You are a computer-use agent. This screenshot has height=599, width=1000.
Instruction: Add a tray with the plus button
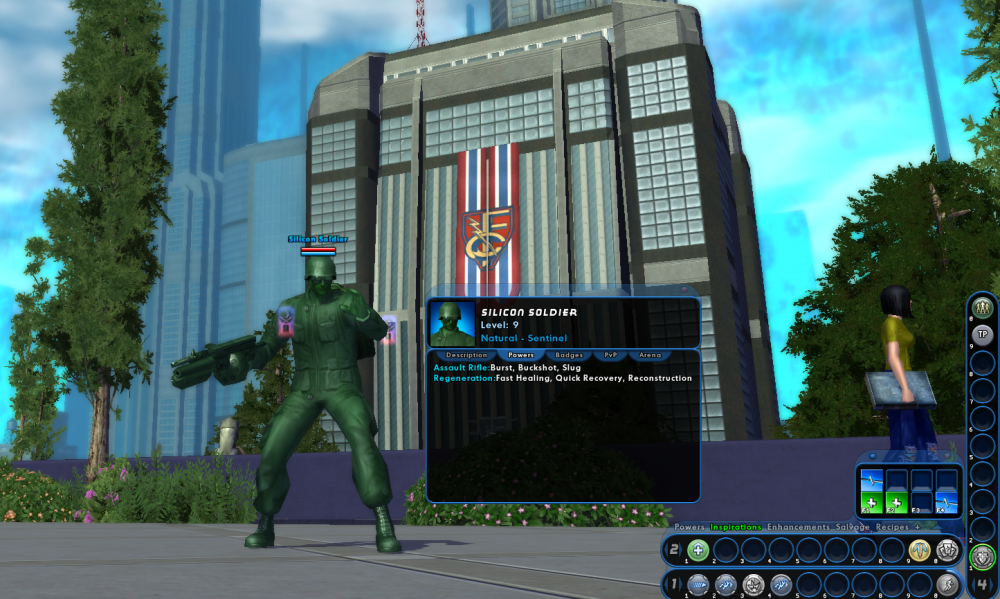click(917, 527)
